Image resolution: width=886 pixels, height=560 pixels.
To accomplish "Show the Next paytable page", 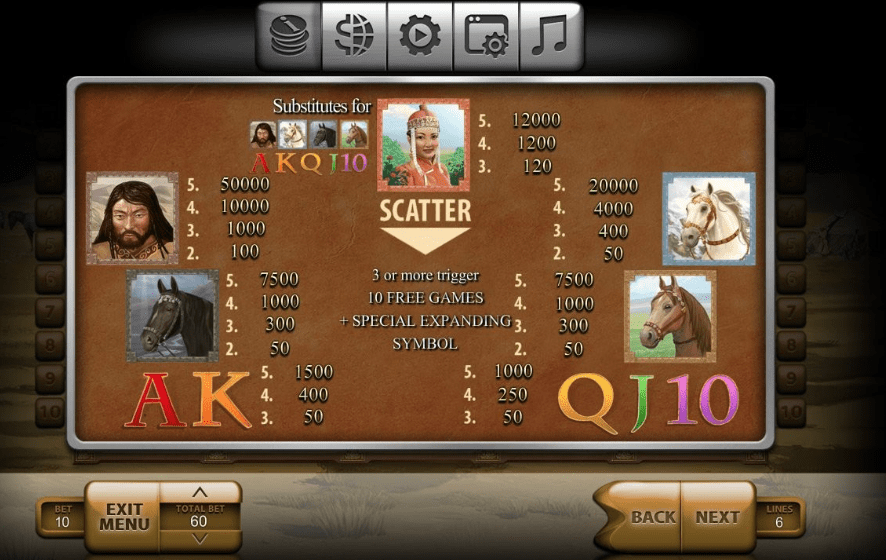I will coord(717,517).
